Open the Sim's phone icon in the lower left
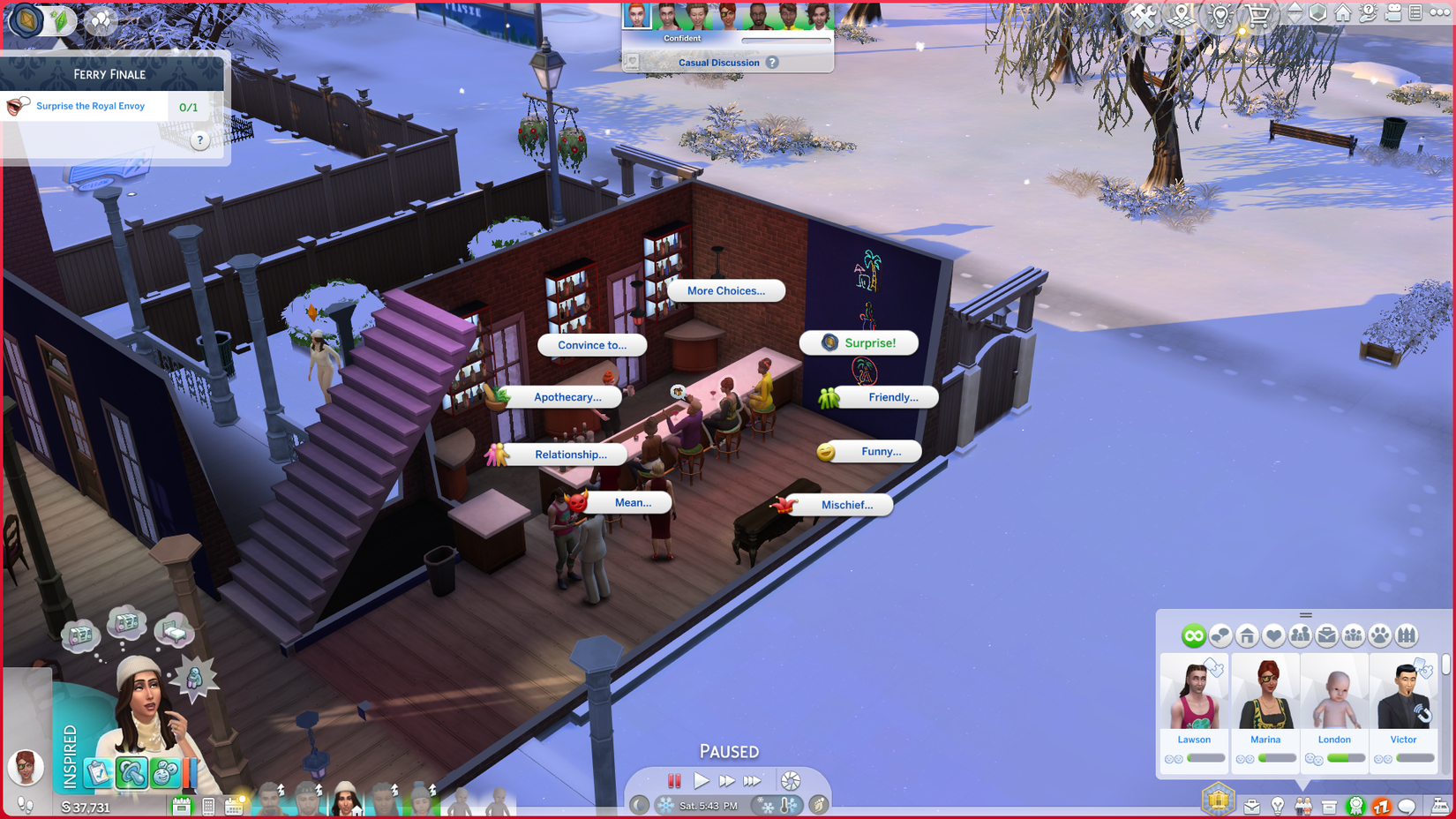 click(206, 804)
